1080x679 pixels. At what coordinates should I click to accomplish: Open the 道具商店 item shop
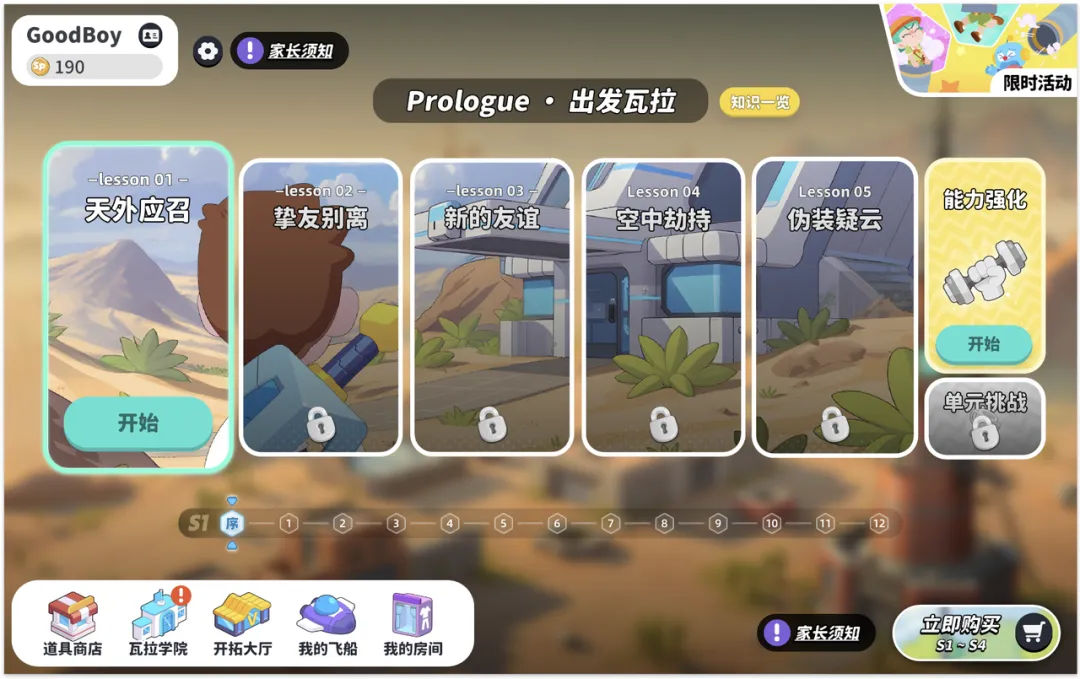pyautogui.click(x=73, y=625)
